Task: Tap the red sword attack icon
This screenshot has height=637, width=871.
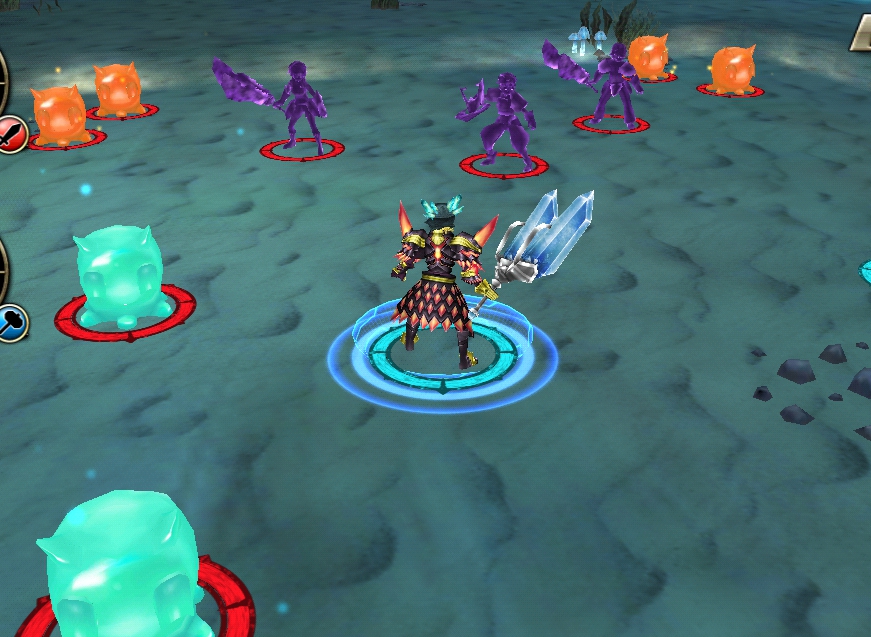Action: (11, 133)
